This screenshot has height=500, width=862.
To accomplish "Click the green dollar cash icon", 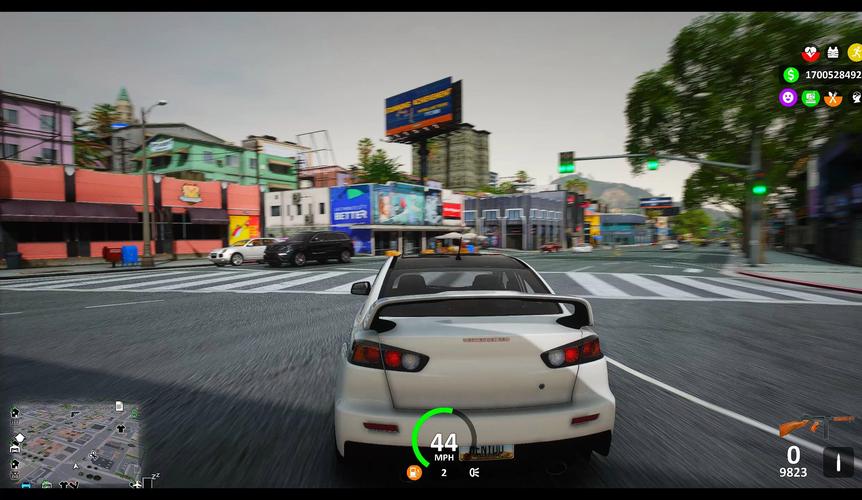I will [791, 75].
